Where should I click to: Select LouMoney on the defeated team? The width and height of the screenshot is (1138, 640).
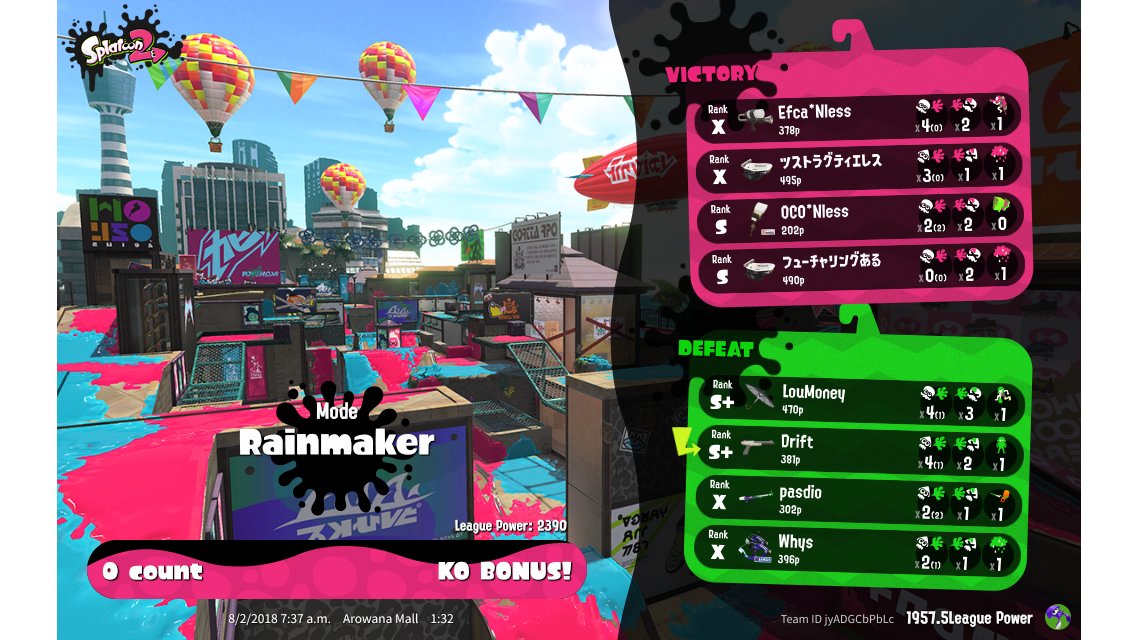[860, 398]
